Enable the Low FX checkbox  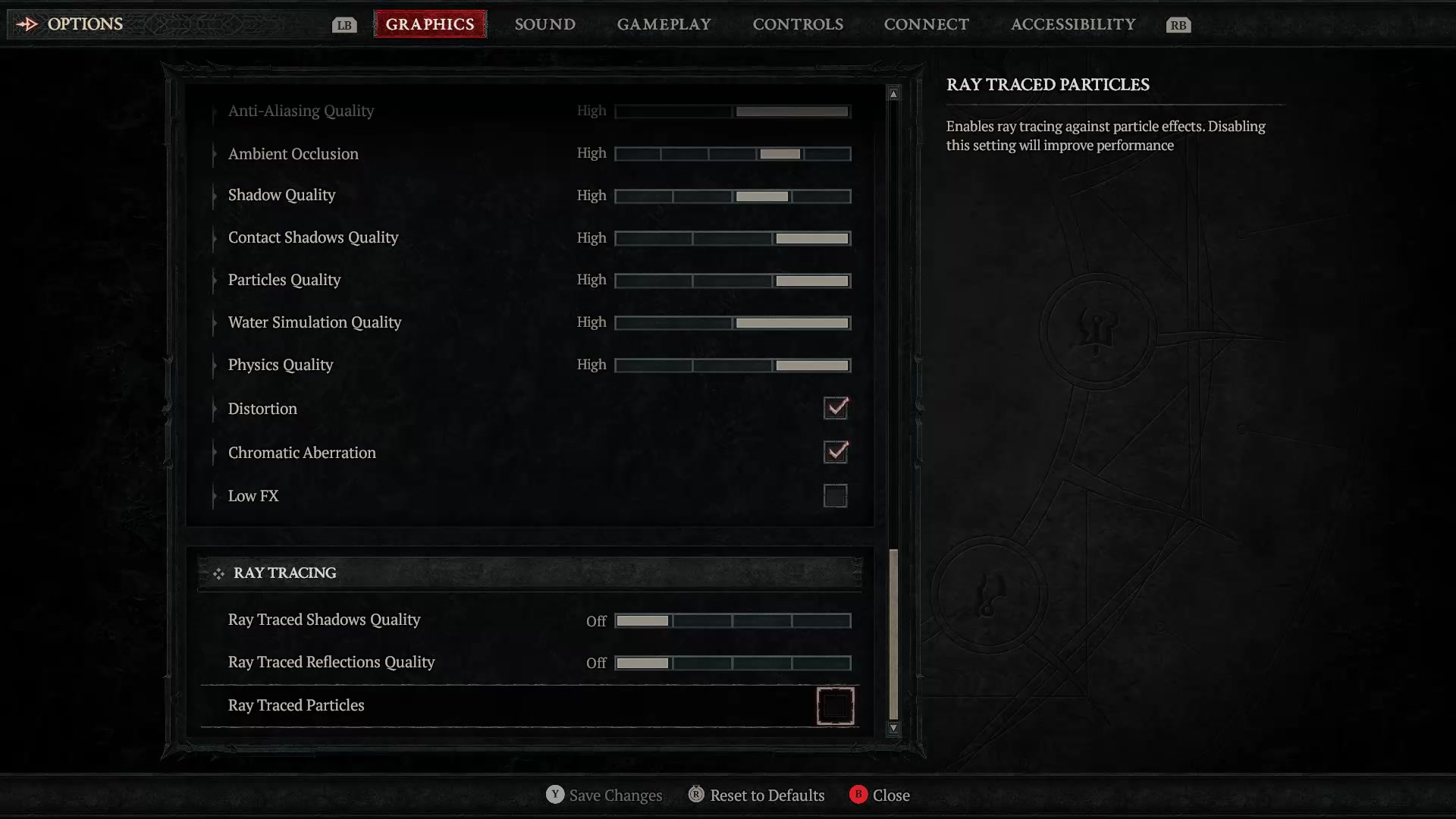[835, 496]
